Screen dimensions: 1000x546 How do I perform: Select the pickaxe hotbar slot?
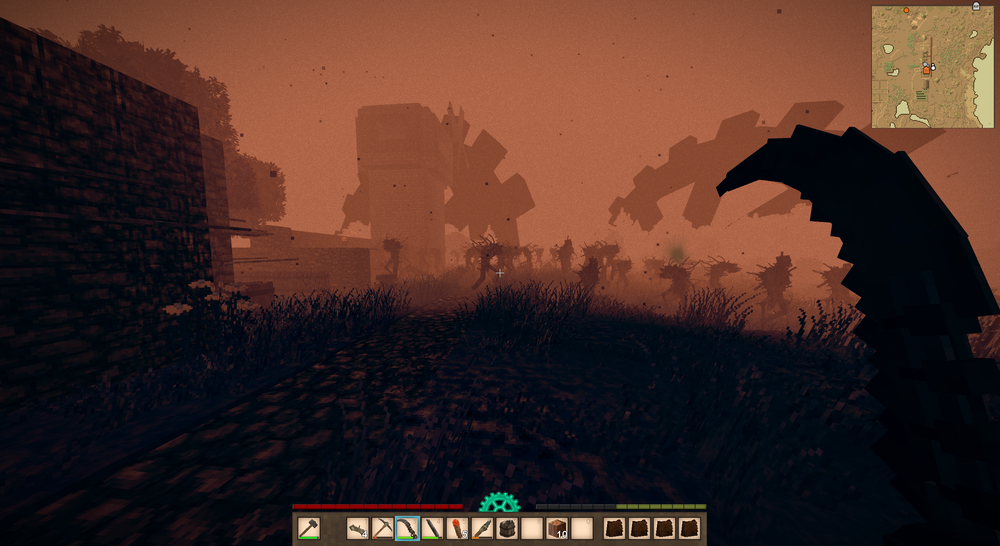point(383,529)
